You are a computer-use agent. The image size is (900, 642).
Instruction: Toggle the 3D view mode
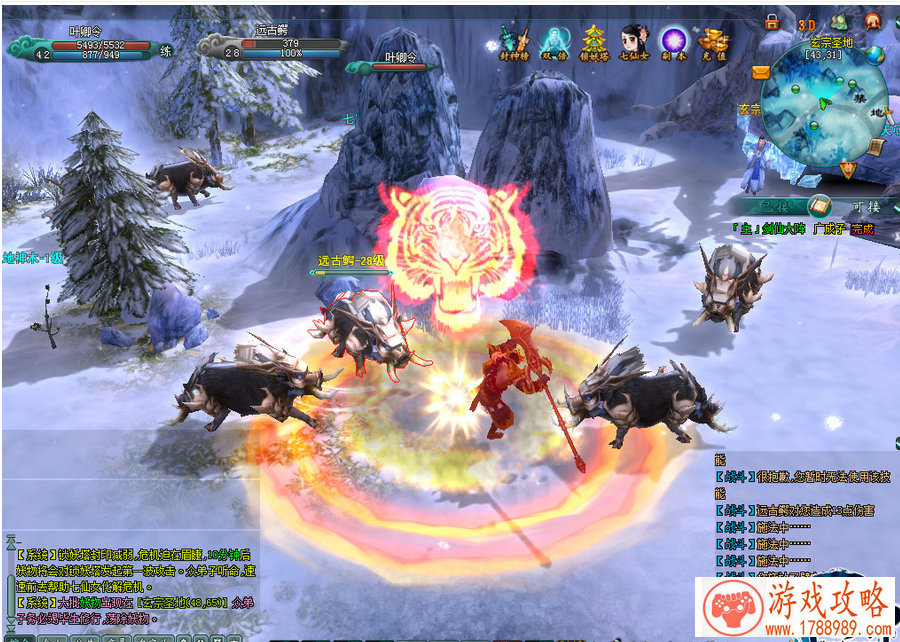click(807, 24)
